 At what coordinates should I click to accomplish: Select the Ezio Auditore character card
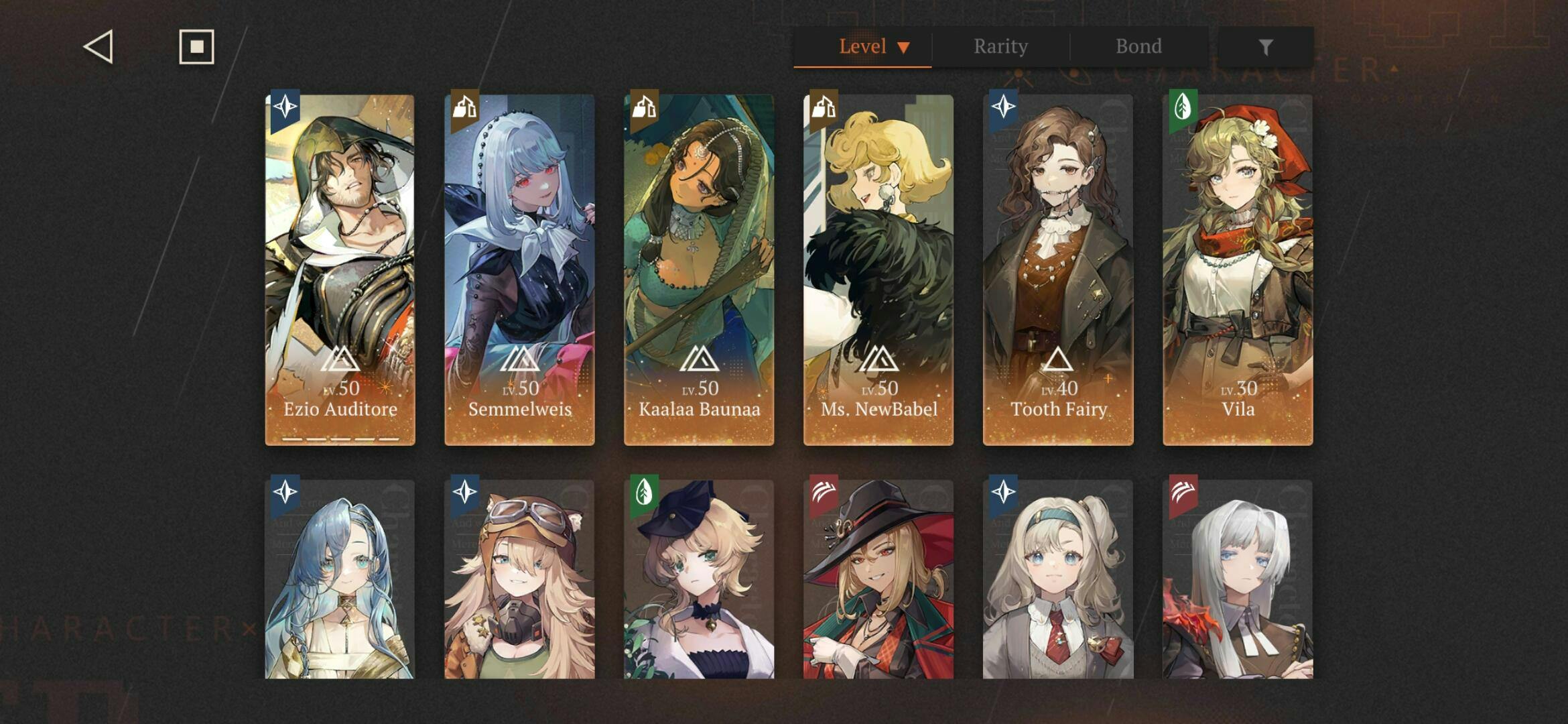[340, 269]
